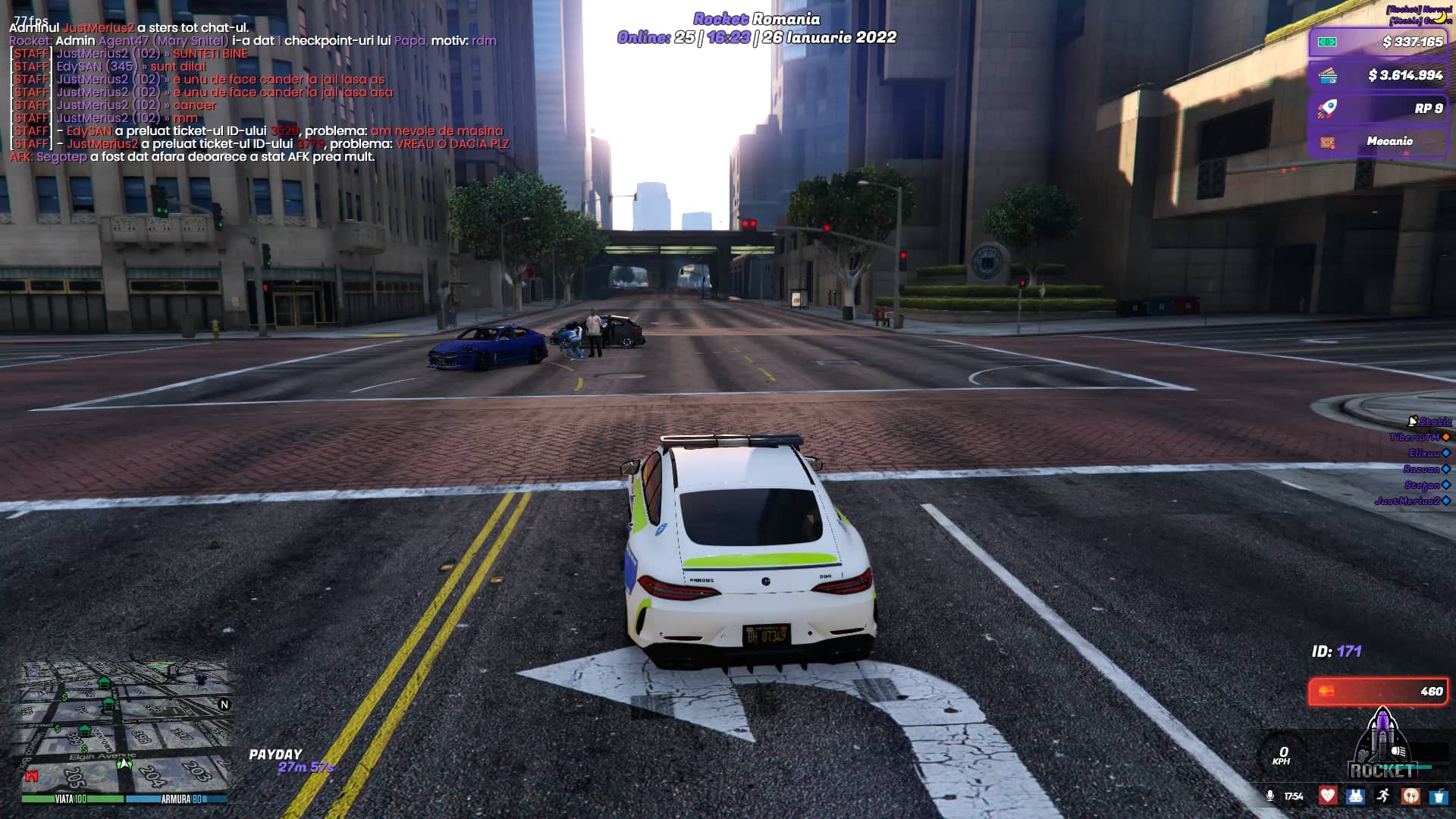Select TiberiuTM in the player list
This screenshot has width=1456, height=819.
pyautogui.click(x=1414, y=438)
